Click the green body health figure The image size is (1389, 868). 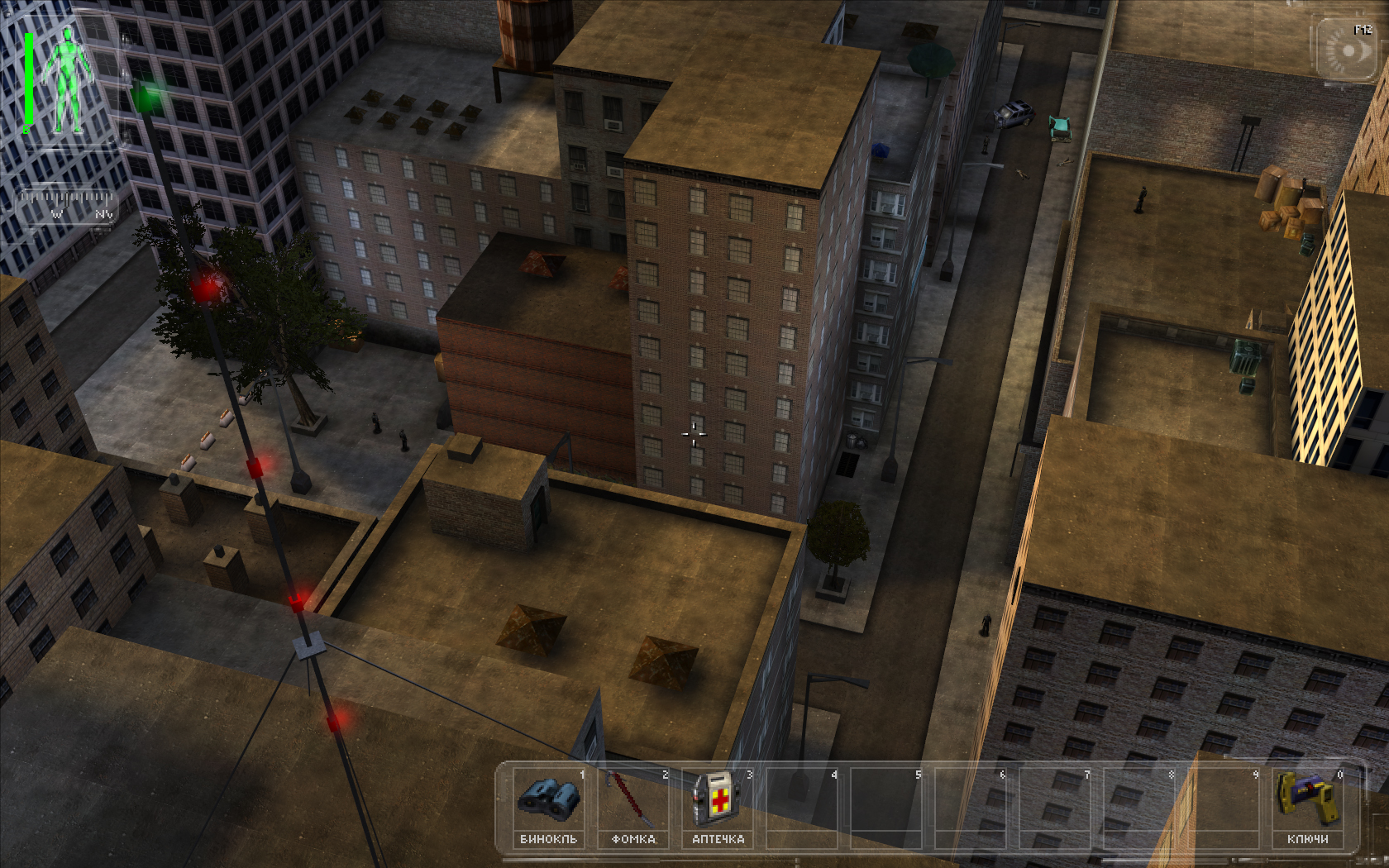pyautogui.click(x=64, y=81)
